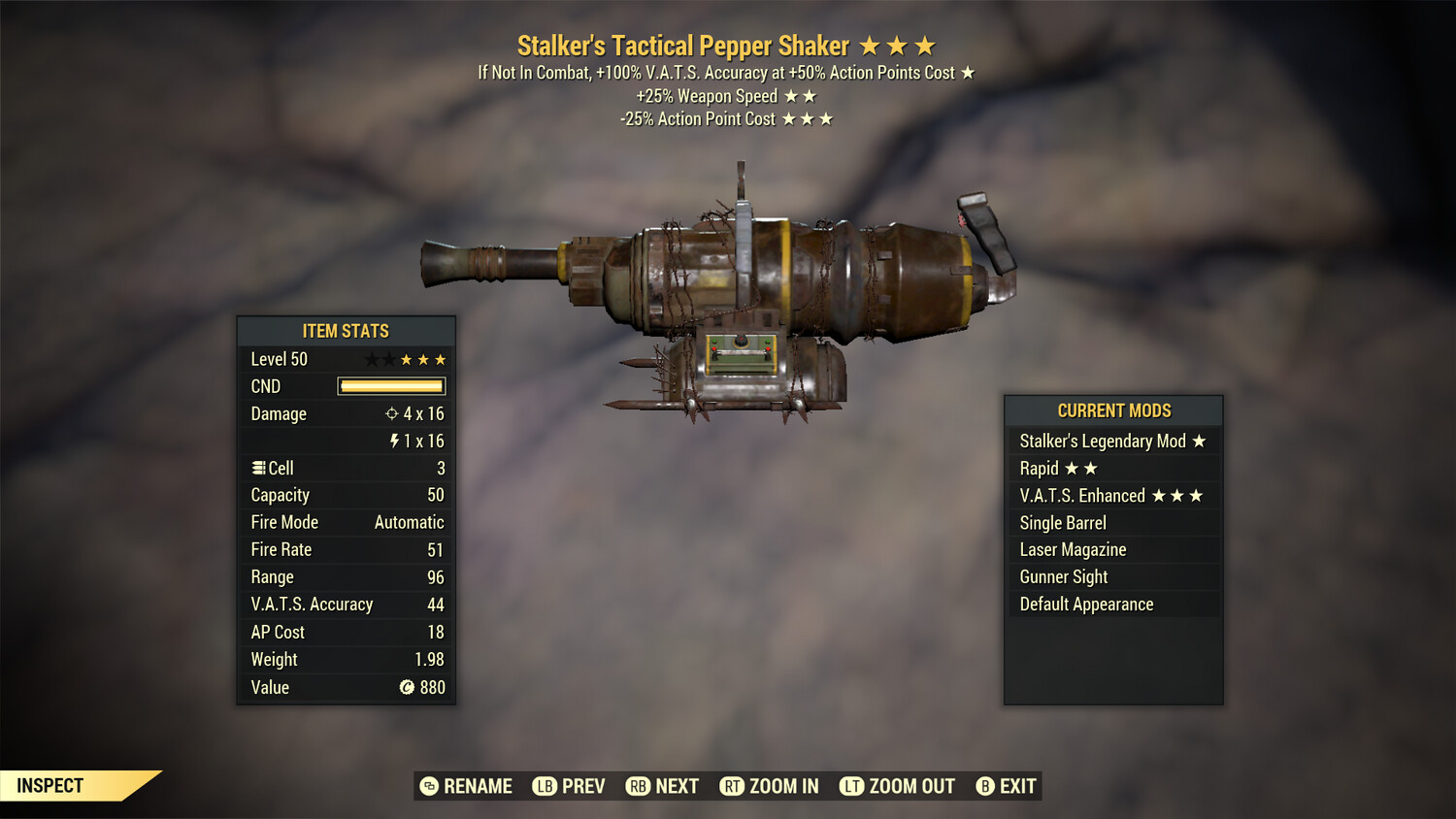
Task: Click the RB button icon next to NEXT
Action: pos(639,786)
